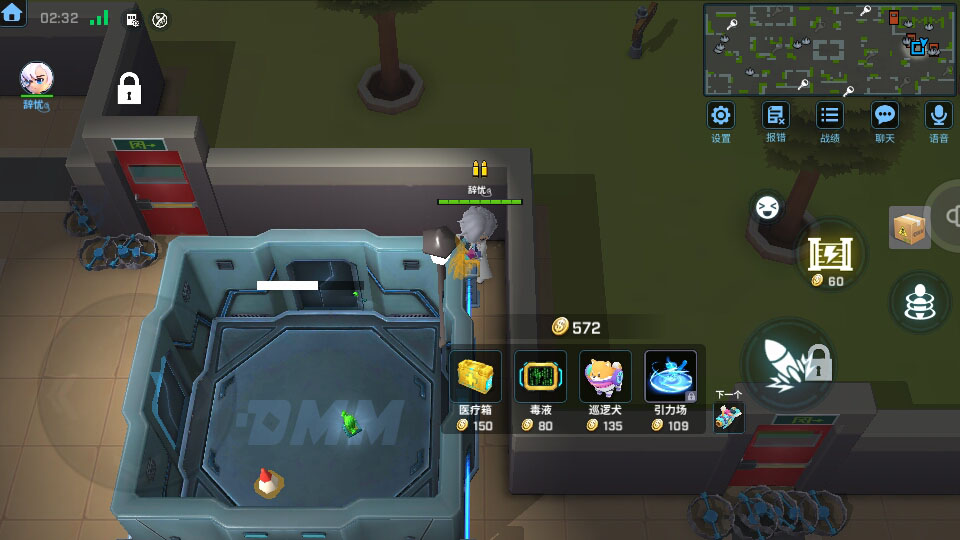Show the 战绩 scoreboard list
The image size is (960, 540).
tap(829, 115)
